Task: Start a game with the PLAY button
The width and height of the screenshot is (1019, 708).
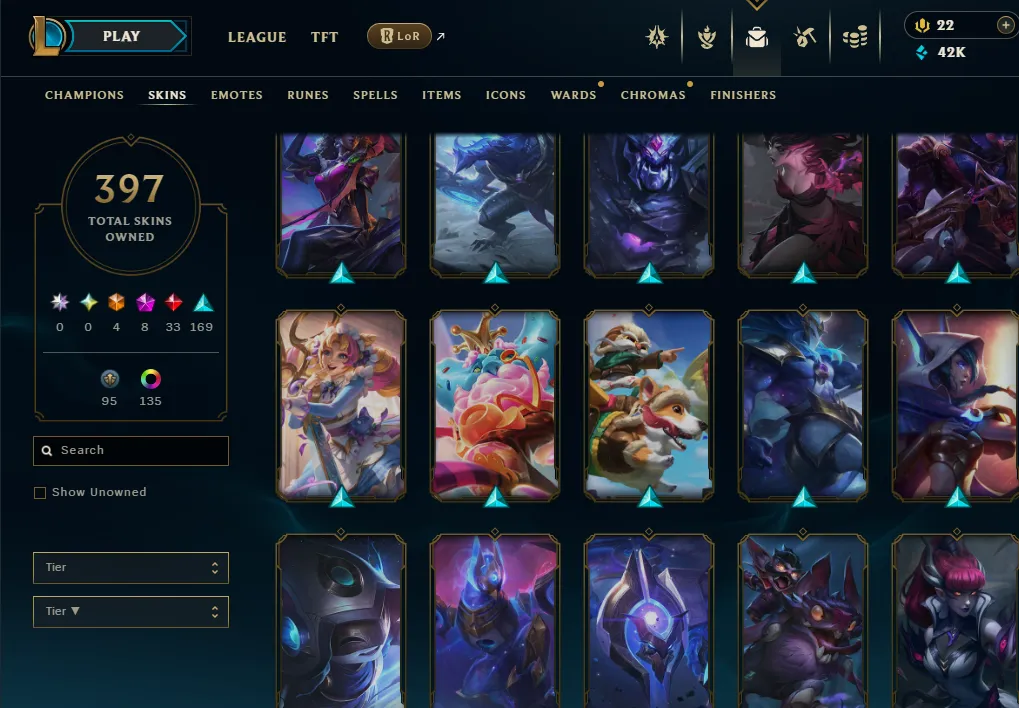Action: 122,36
